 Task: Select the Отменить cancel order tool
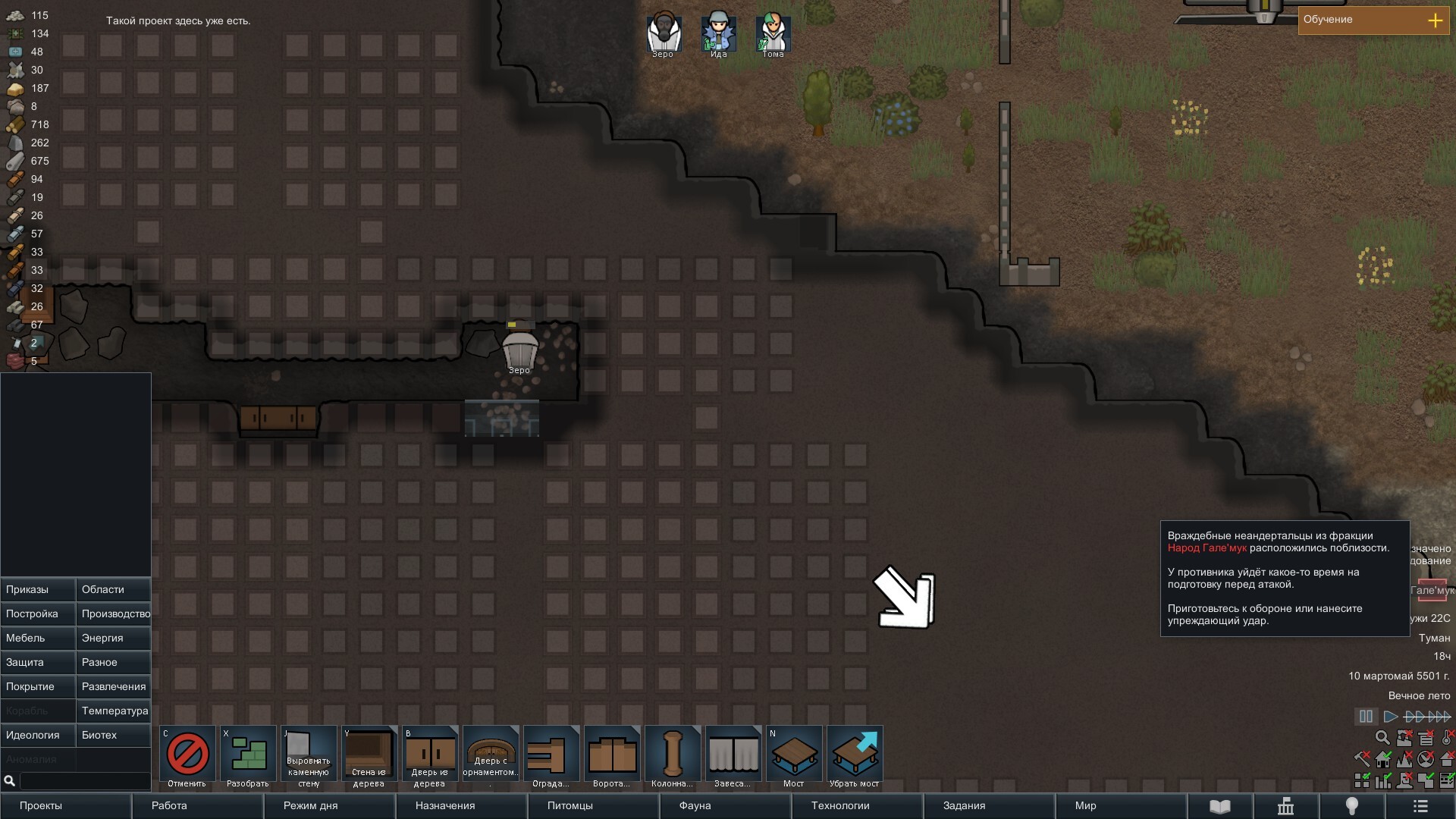(187, 755)
